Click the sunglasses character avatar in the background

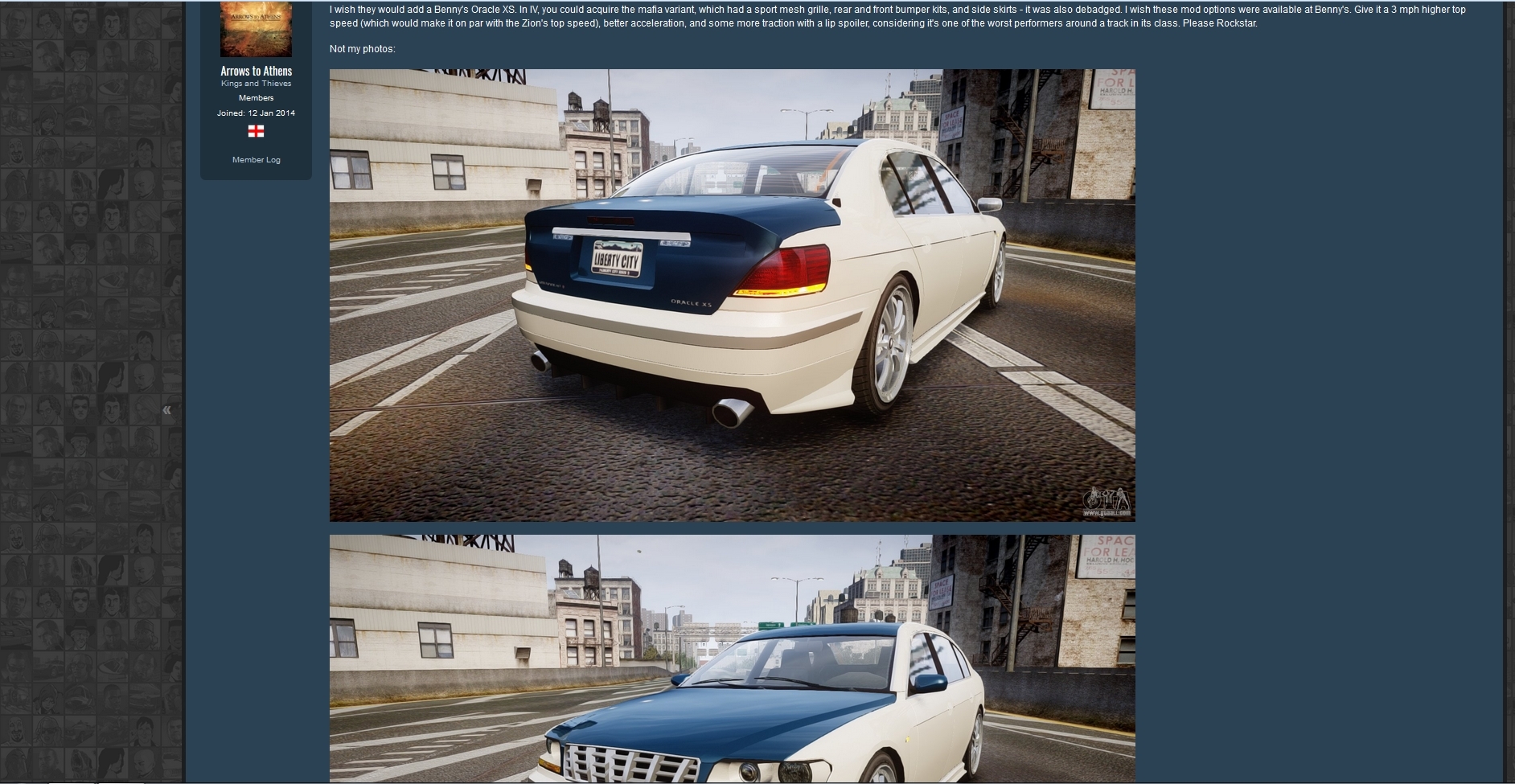(x=48, y=343)
